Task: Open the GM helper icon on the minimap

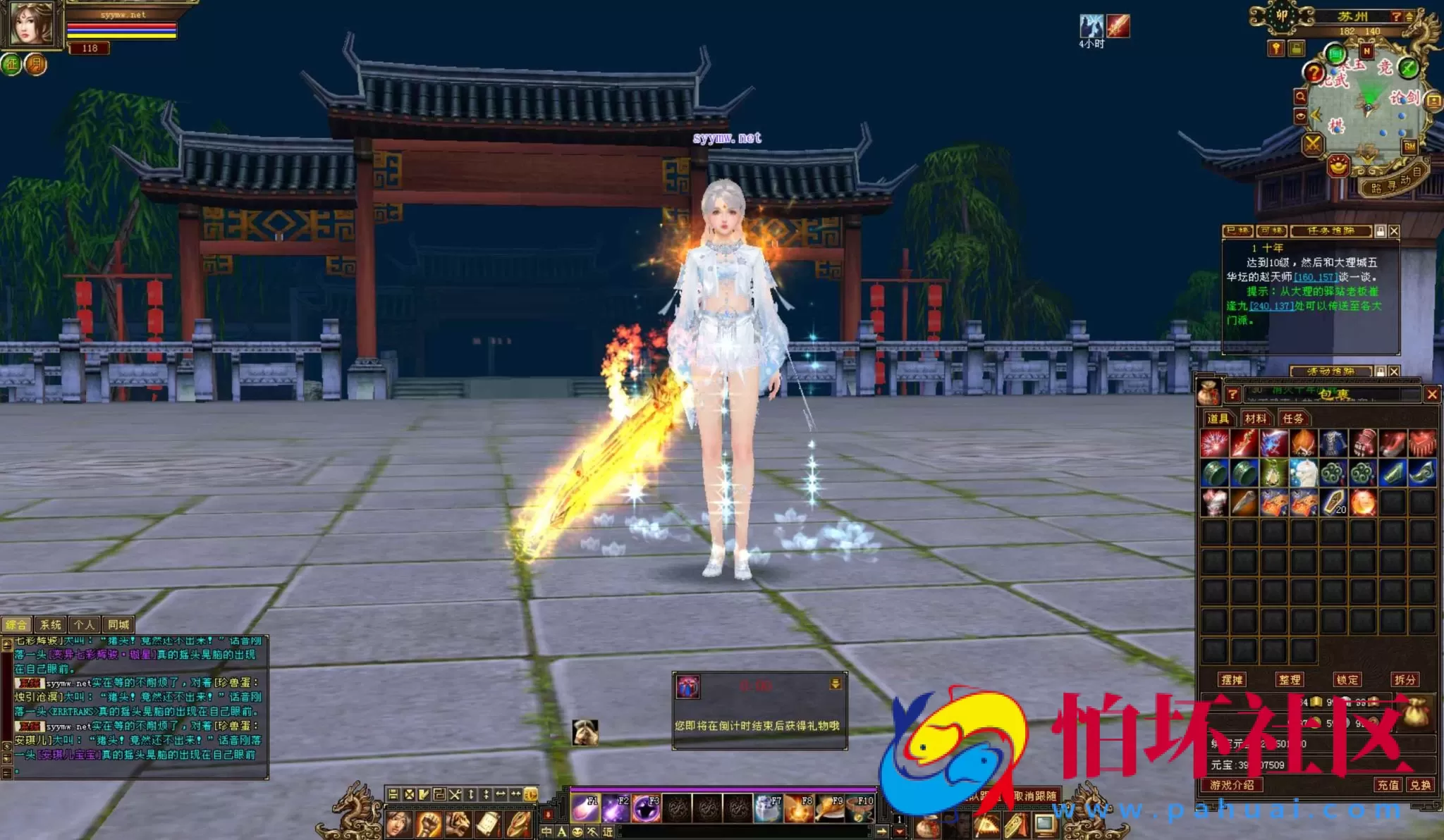Action: 1410,147
